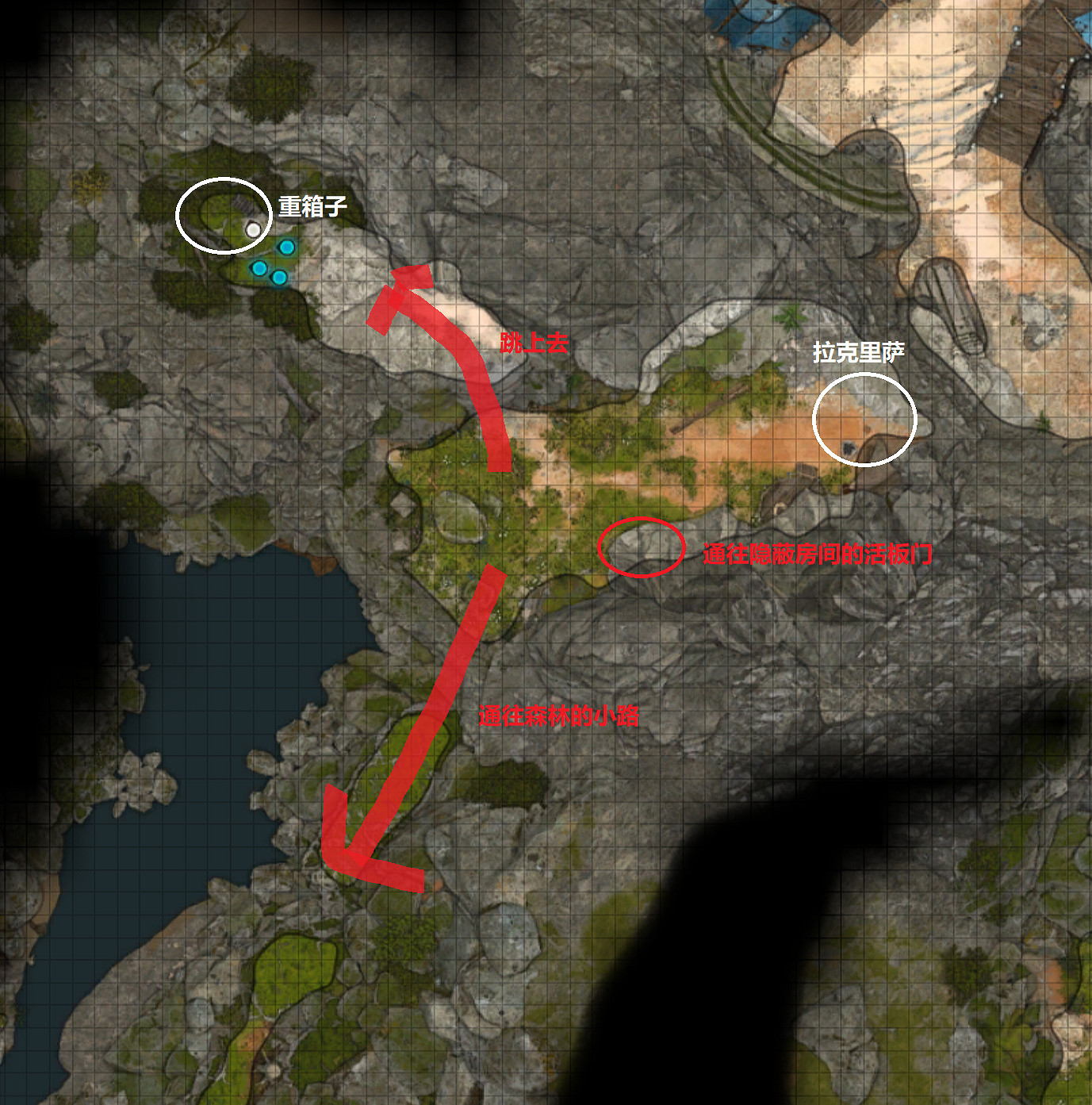Select the white chest marker near 重箱子
Screen dimensions: 1092x1105
pos(252,228)
